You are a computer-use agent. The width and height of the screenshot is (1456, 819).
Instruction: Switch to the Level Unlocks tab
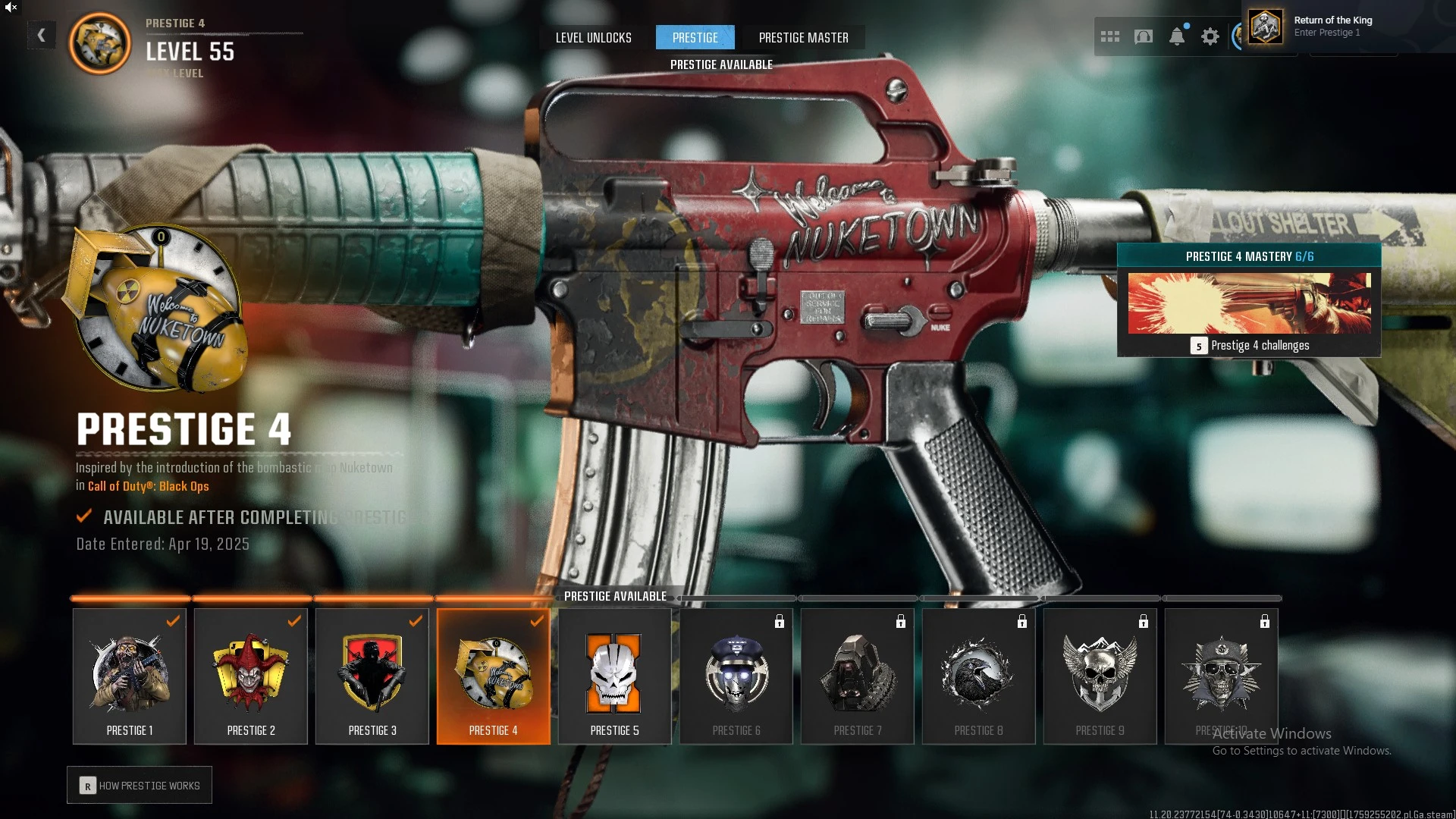point(593,38)
